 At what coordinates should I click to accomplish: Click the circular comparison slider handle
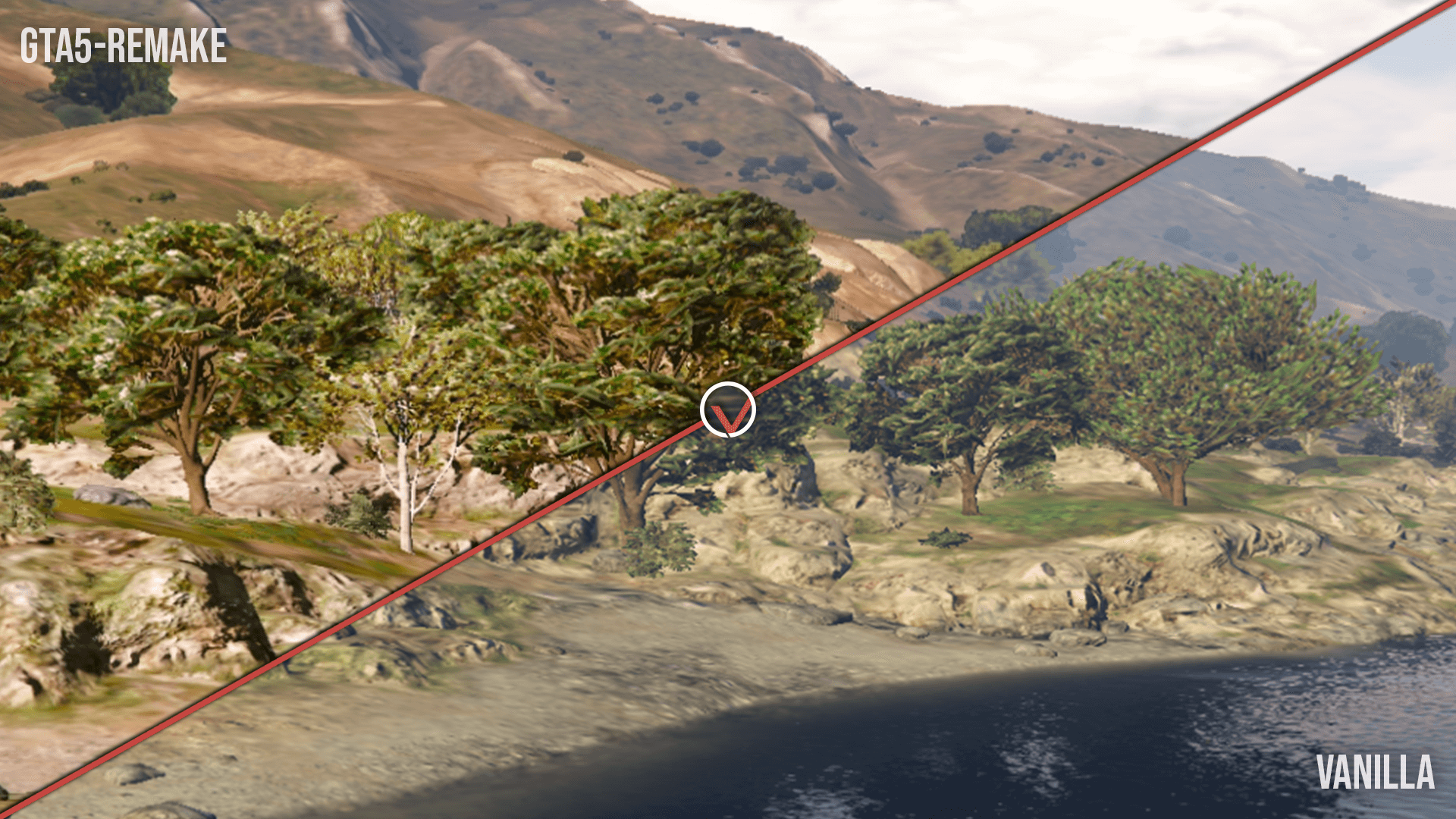coord(727,410)
